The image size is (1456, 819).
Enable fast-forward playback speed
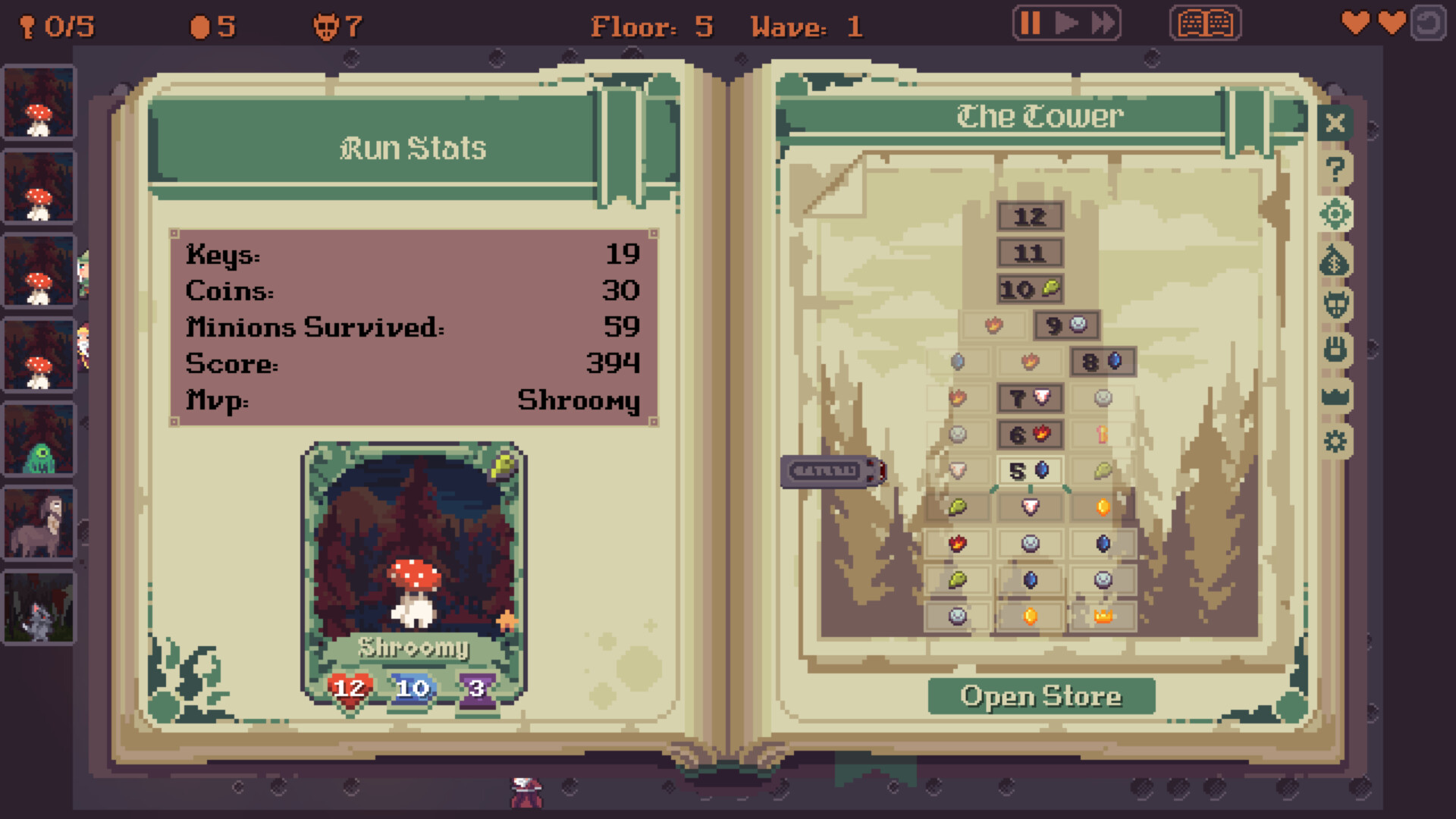tap(1103, 24)
